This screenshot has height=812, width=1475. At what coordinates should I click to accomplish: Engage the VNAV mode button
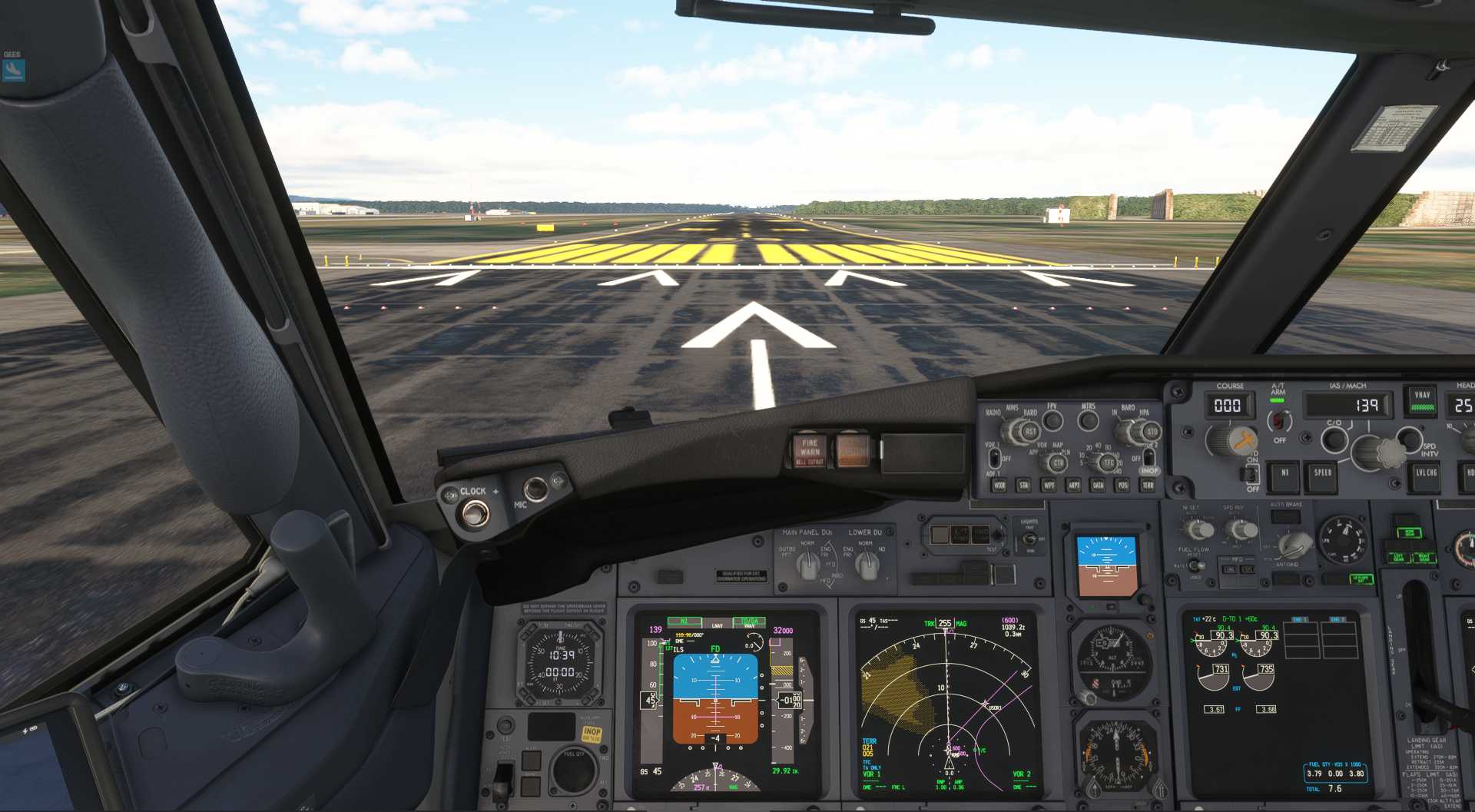click(x=1422, y=401)
